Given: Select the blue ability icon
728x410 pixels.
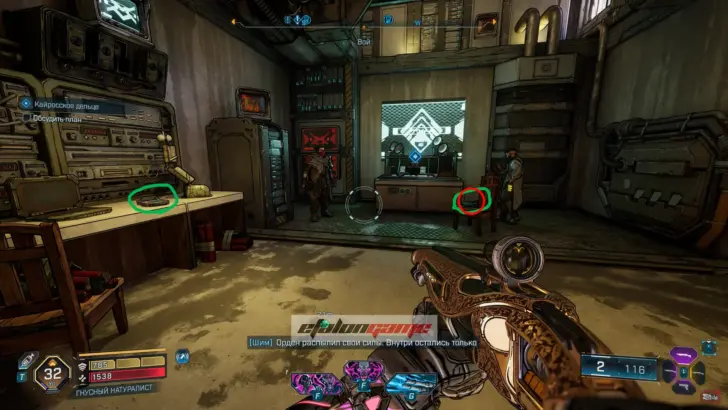Looking at the screenshot, I should click(414, 382).
